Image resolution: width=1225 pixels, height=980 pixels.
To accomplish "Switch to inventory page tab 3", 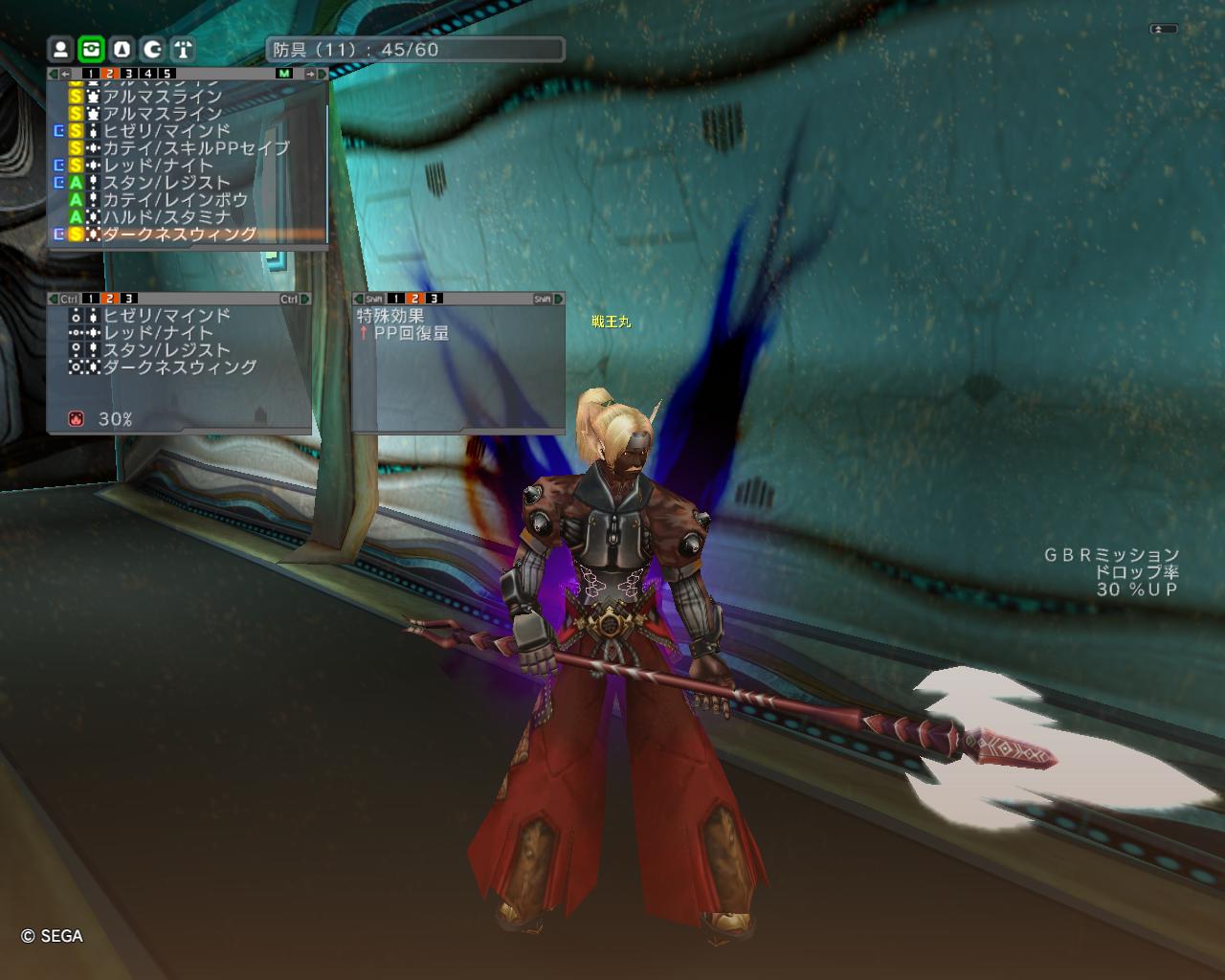I will (x=128, y=74).
